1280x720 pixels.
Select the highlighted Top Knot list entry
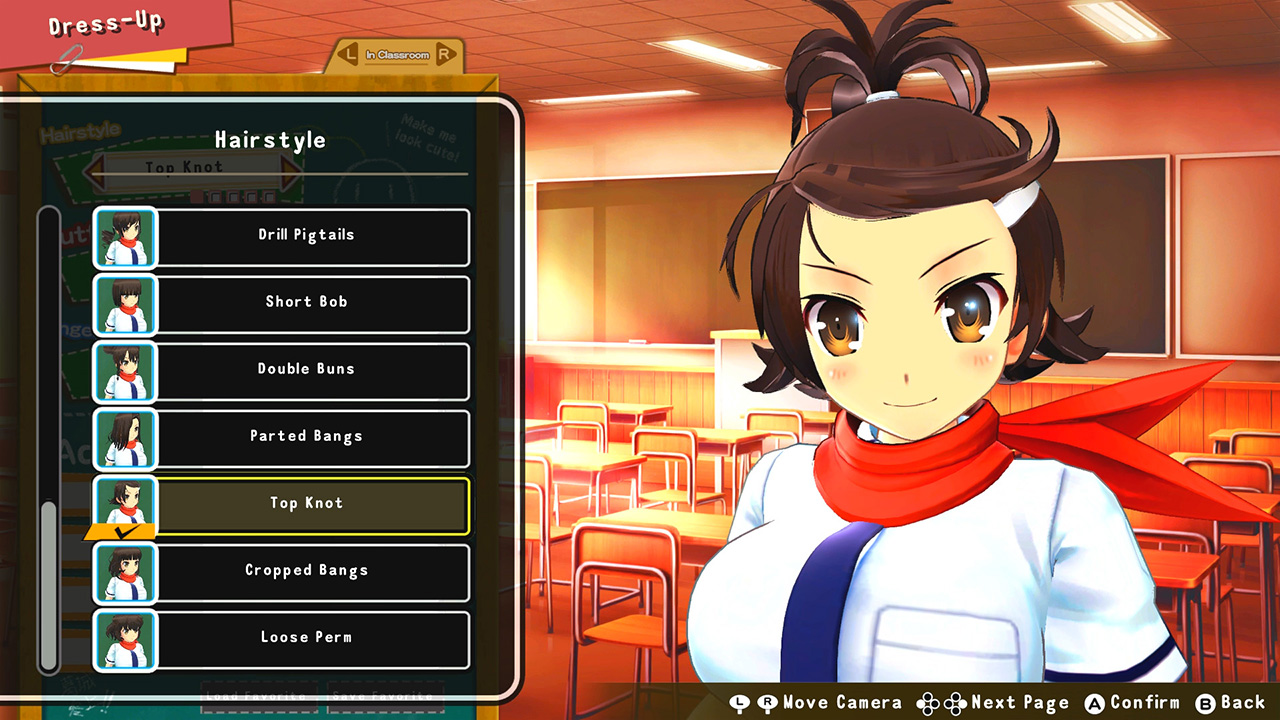click(x=306, y=503)
